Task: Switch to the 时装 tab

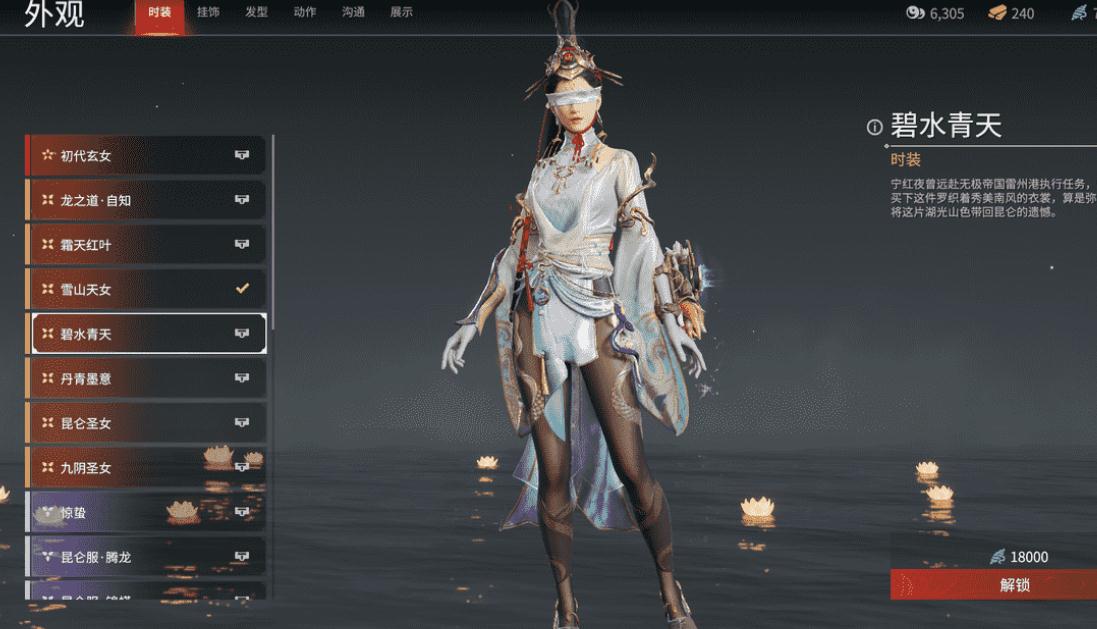Action: tap(159, 13)
